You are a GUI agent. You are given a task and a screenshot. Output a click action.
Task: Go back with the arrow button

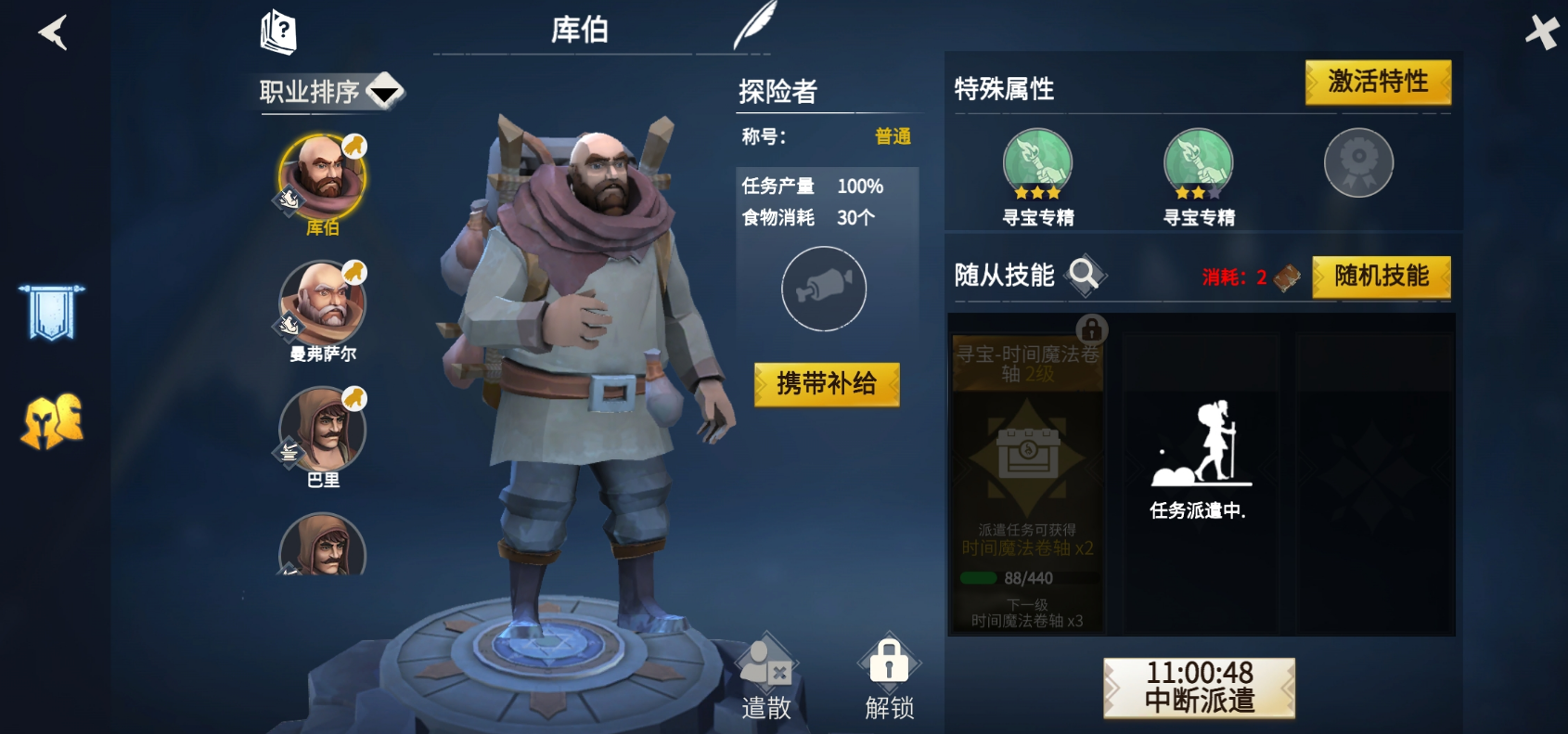[53, 33]
